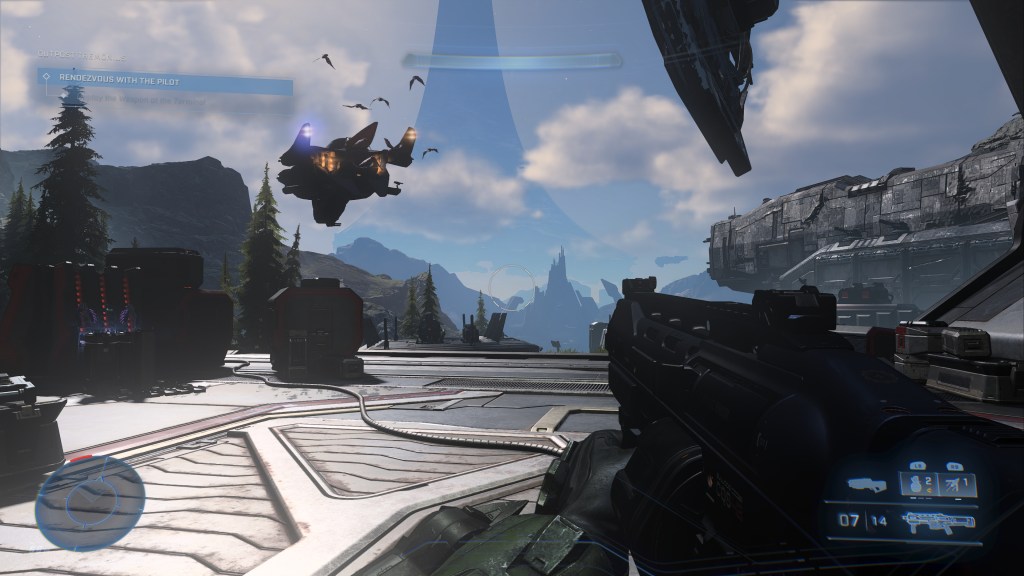Click the equipped rifle weapon icon
This screenshot has height=576, width=1024.
pyautogui.click(x=937, y=520)
